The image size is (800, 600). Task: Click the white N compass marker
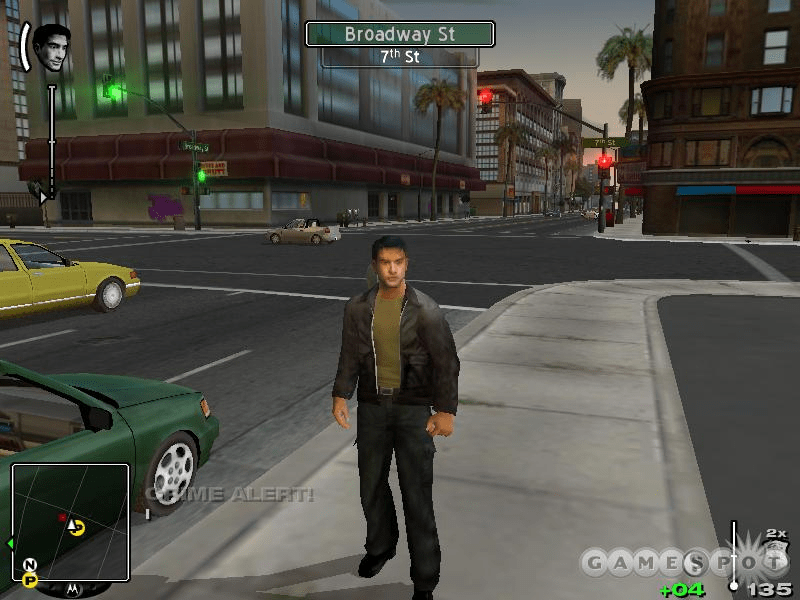(x=29, y=565)
